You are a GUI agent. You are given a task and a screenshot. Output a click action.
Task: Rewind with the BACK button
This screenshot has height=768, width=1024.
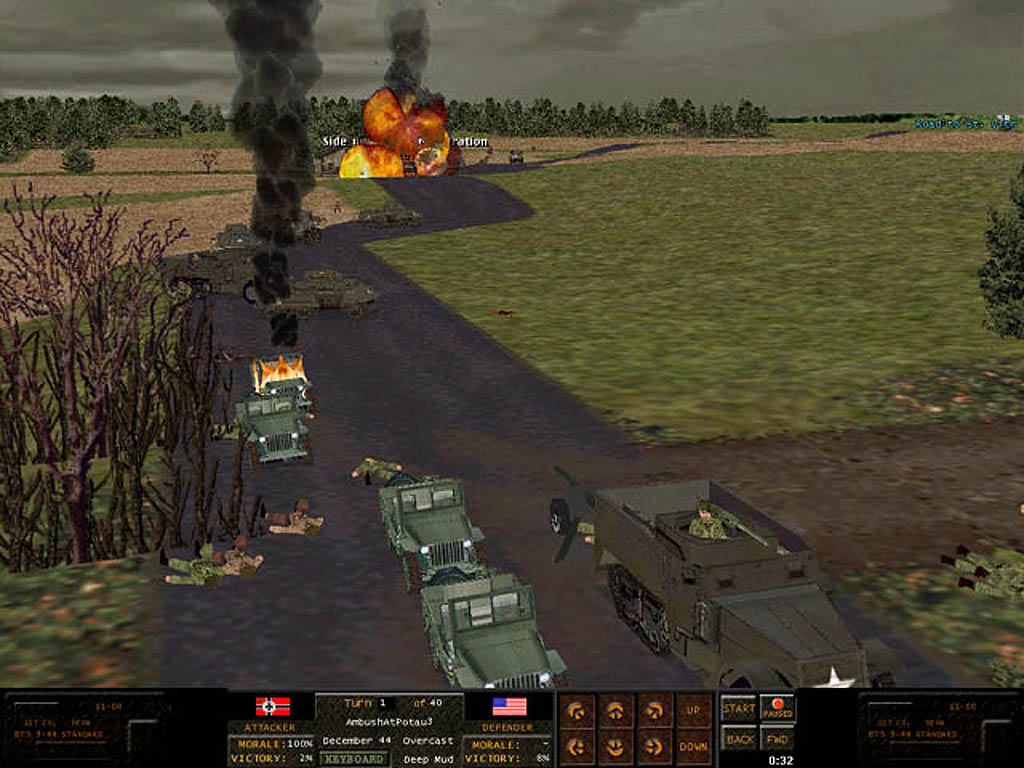(x=739, y=740)
